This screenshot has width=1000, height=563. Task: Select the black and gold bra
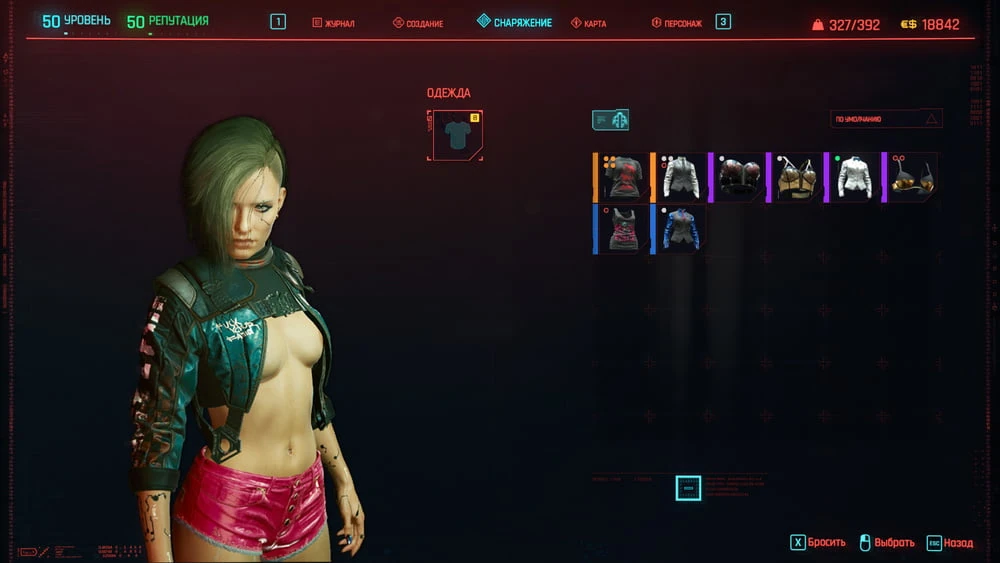point(912,177)
